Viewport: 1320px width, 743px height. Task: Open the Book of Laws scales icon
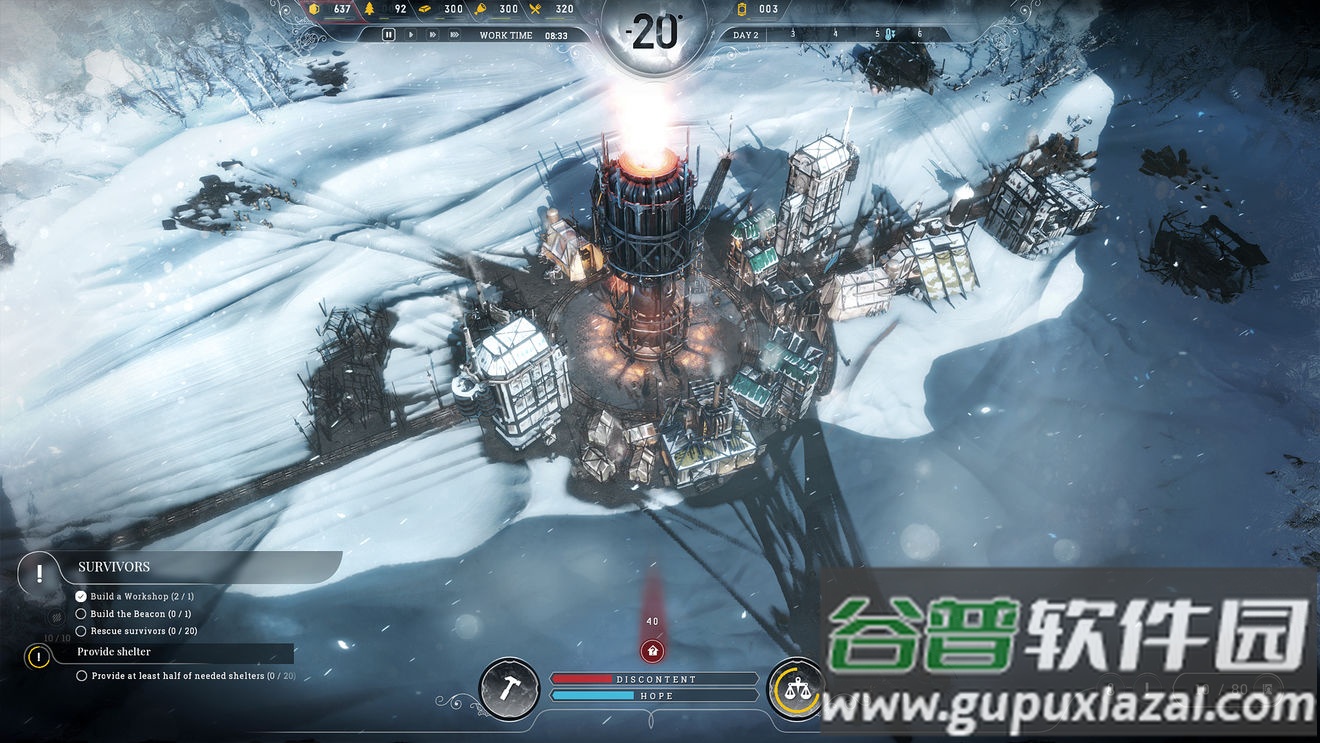797,688
